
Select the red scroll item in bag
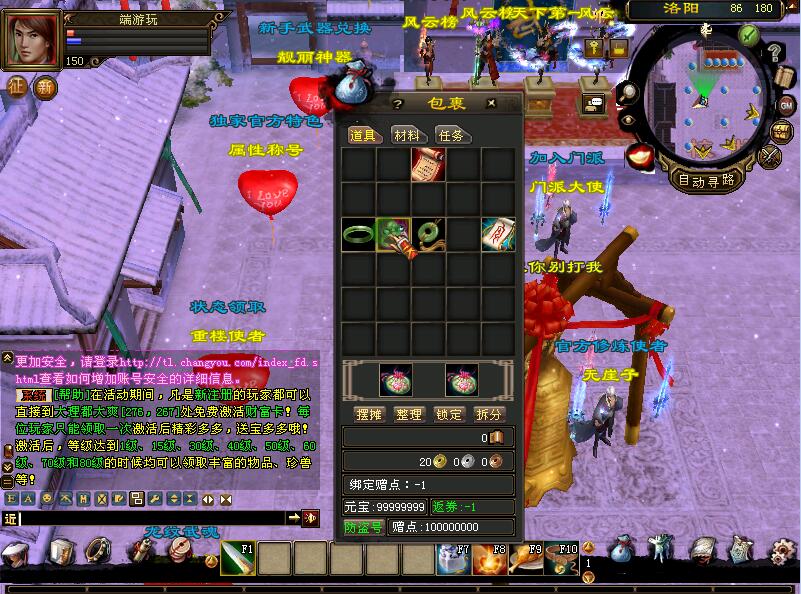coord(428,164)
